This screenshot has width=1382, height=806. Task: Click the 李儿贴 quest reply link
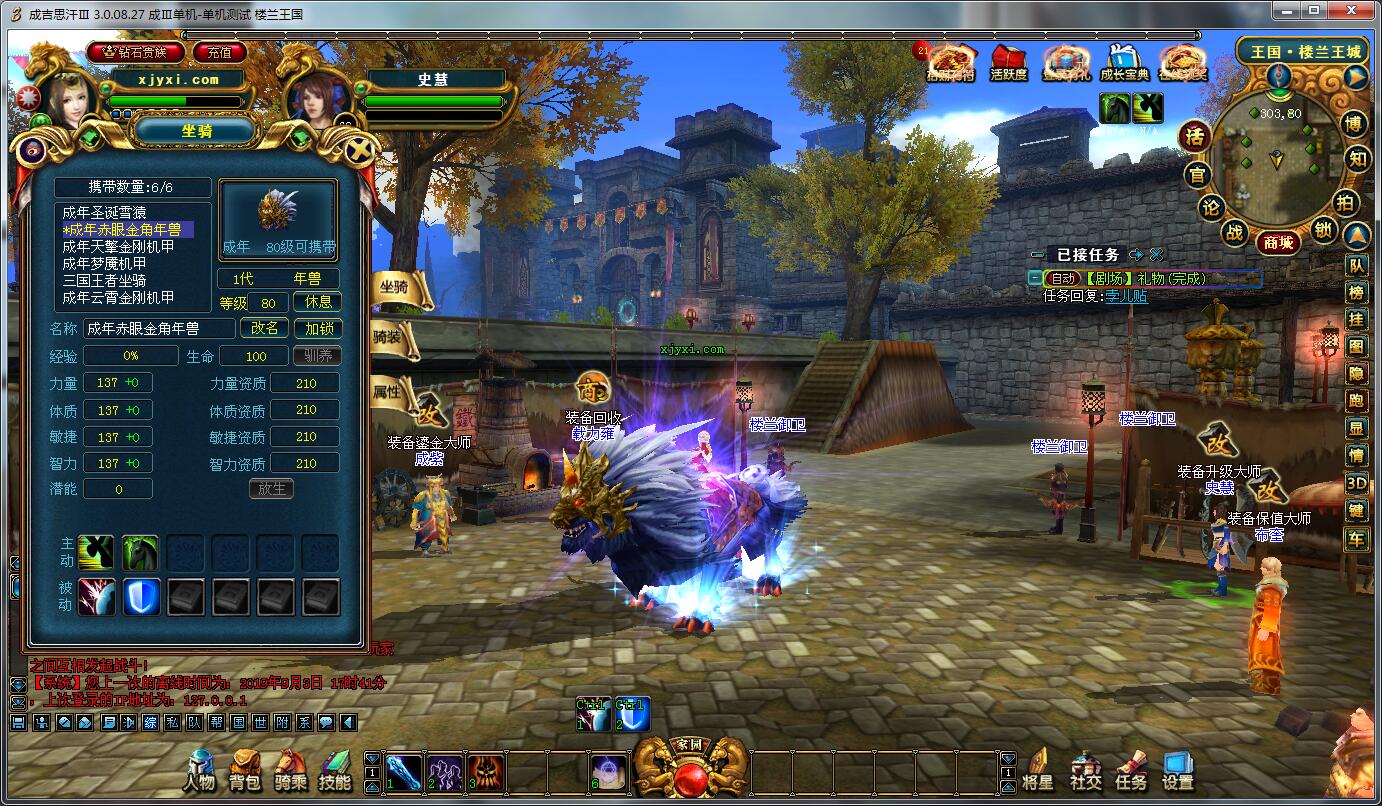1126,296
